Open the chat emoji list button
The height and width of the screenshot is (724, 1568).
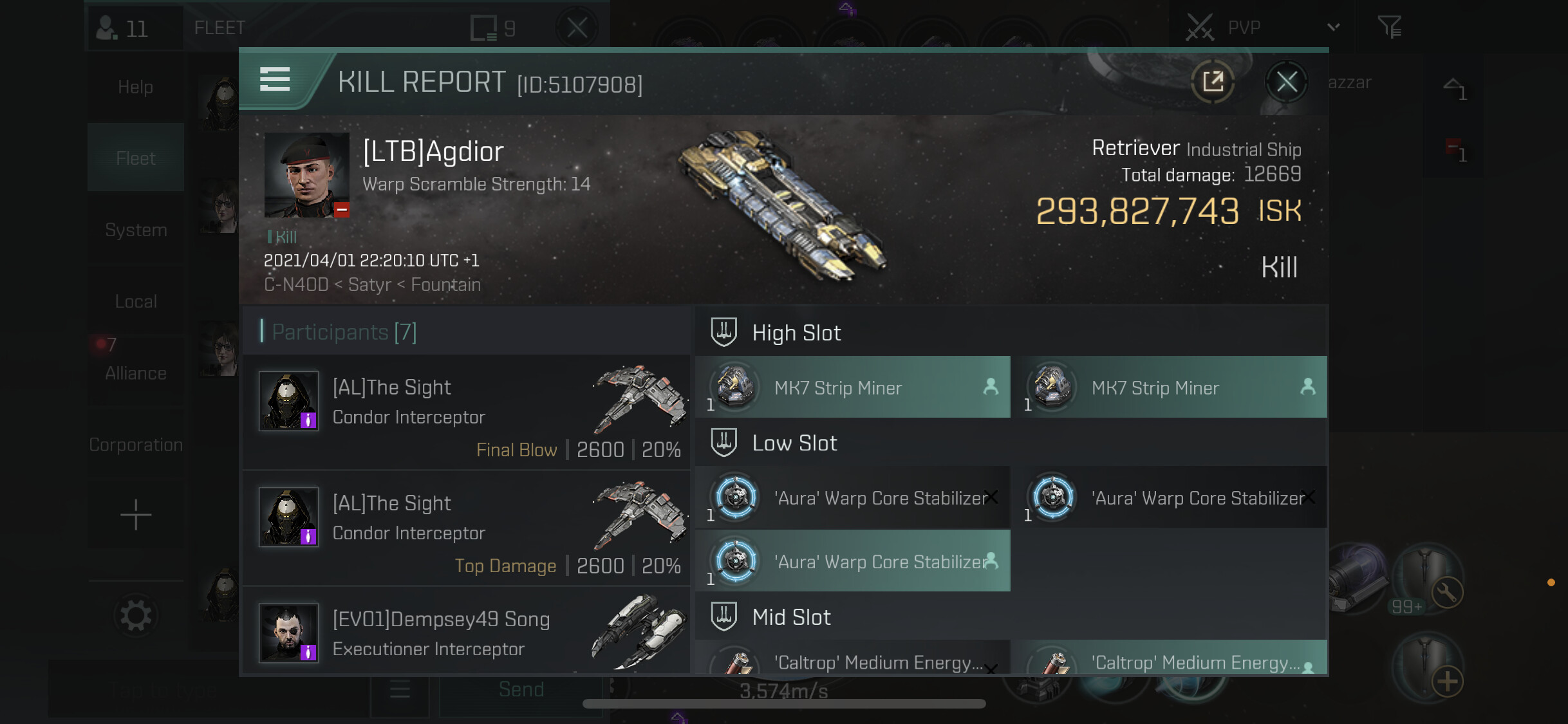[400, 690]
